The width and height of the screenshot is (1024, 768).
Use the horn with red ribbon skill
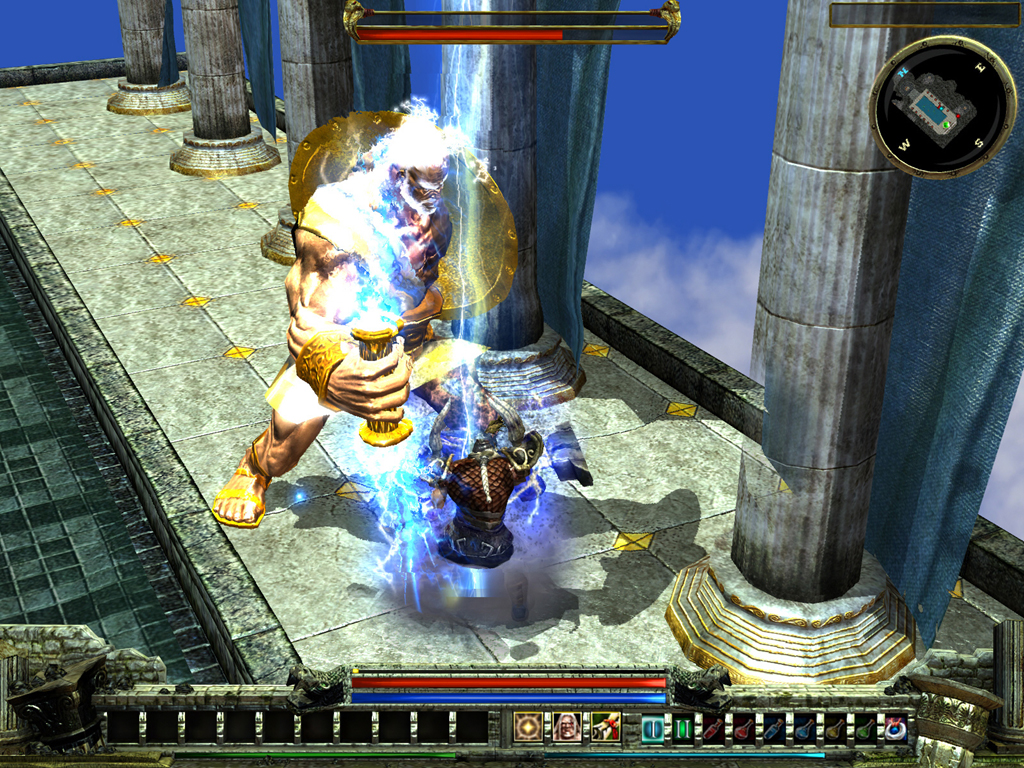605,727
